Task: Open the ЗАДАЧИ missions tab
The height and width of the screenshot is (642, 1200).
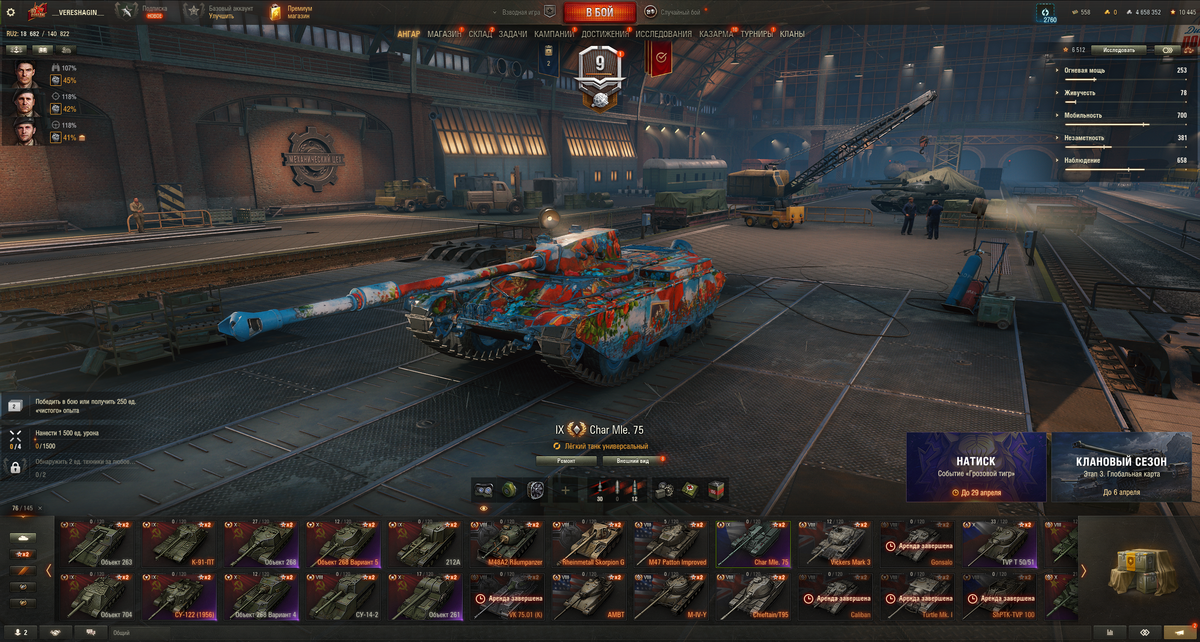Action: (x=512, y=34)
